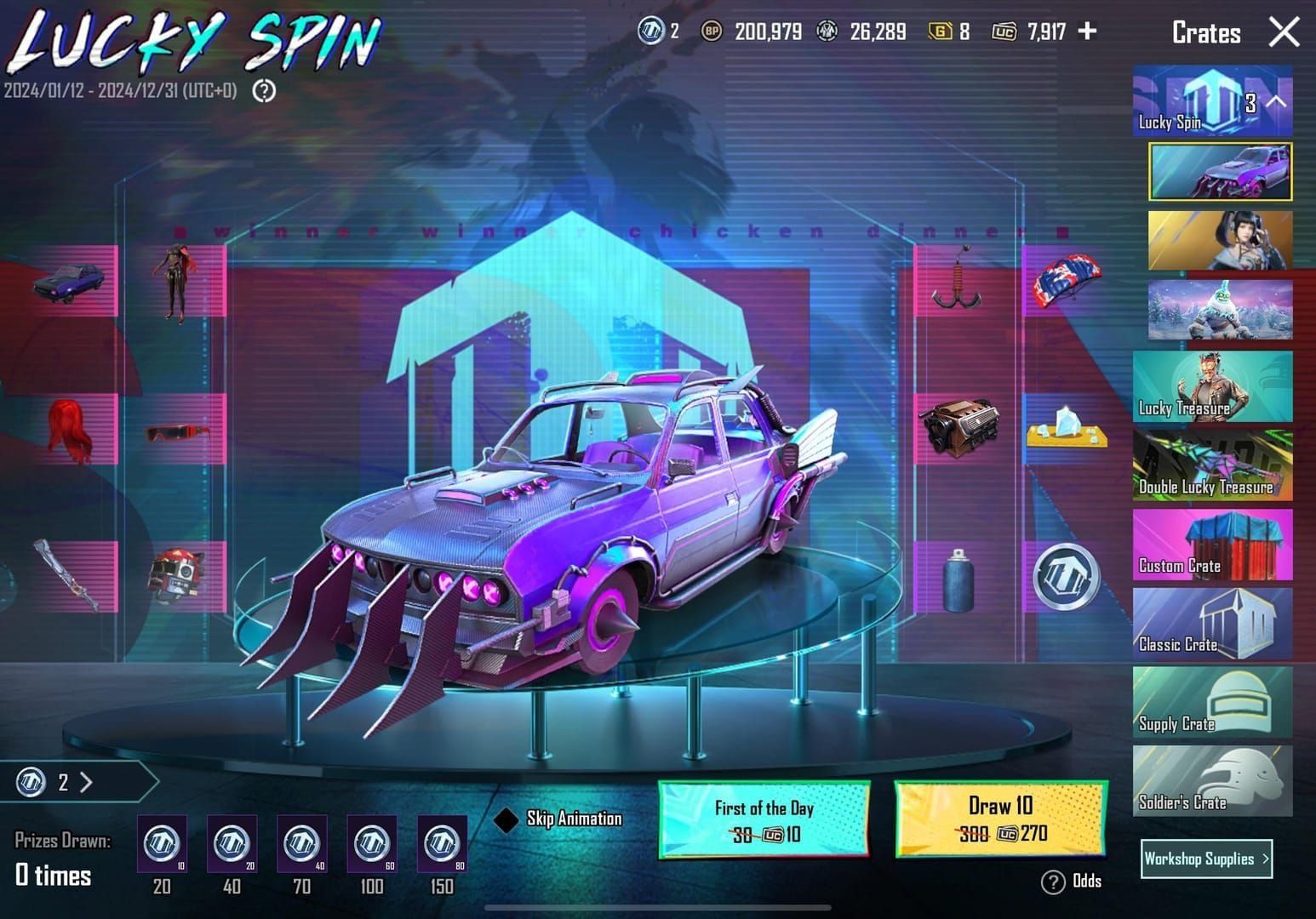
Task: Select the Soldier's Crate tab
Action: point(1212,782)
